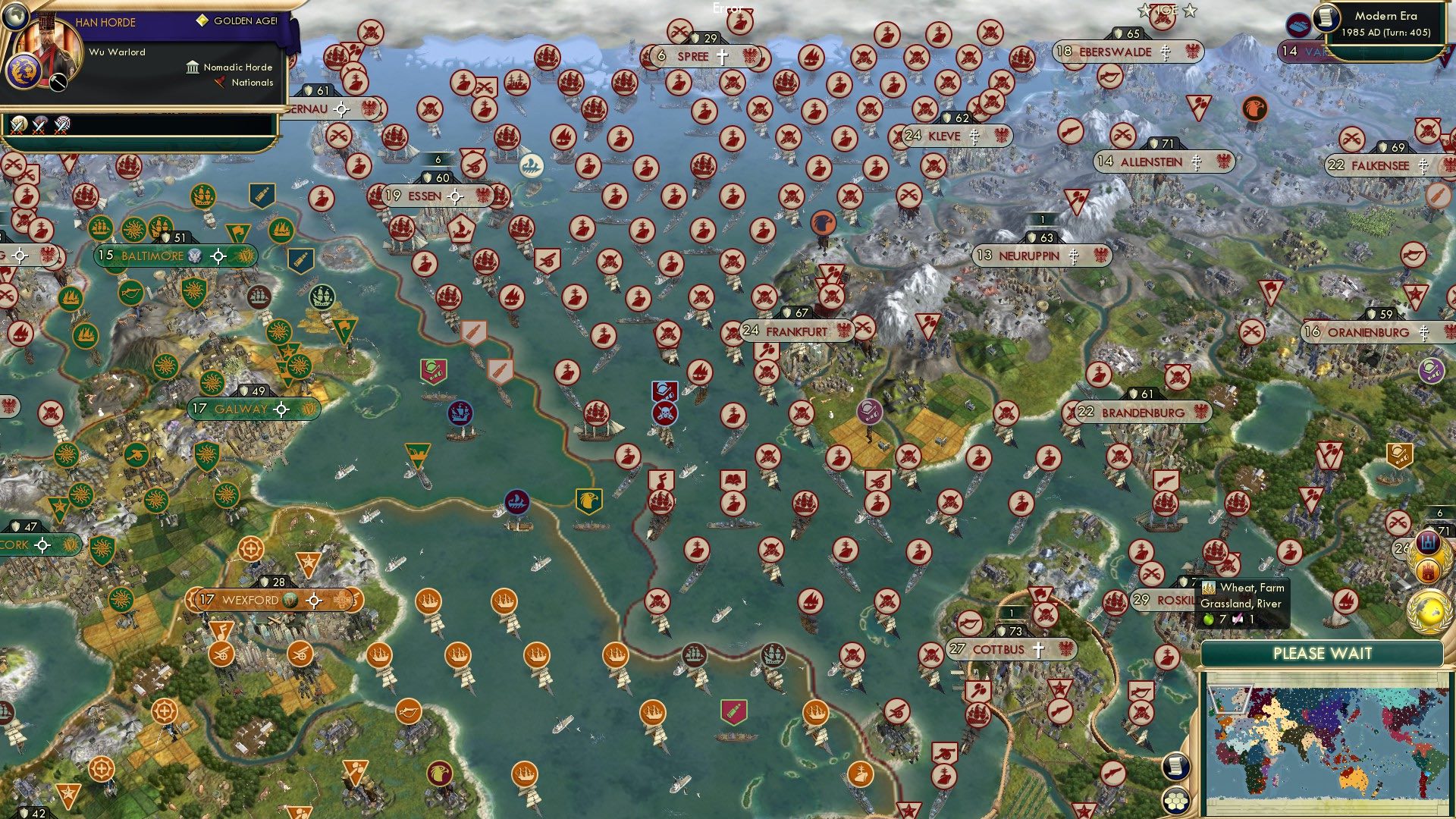Click the Golden Age diamond icon

pos(202,20)
